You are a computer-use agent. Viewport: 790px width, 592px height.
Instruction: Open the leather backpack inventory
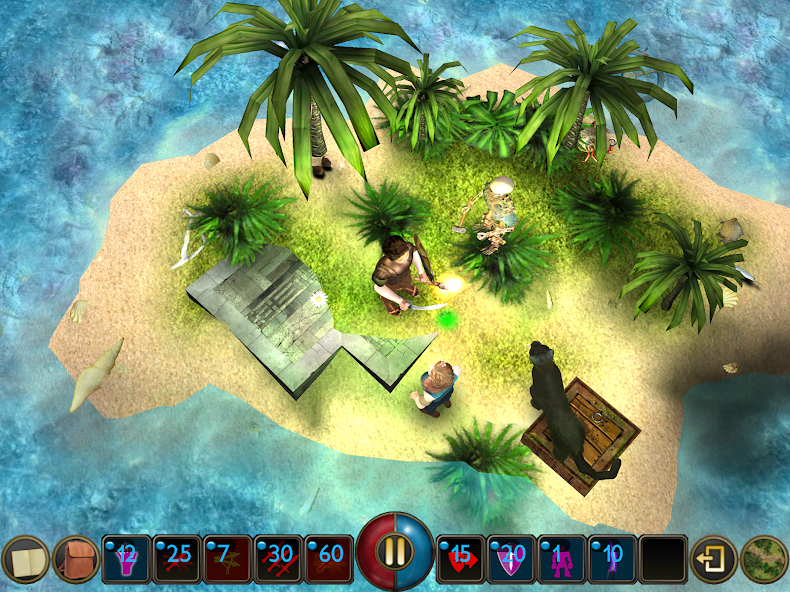pyautogui.click(x=76, y=560)
